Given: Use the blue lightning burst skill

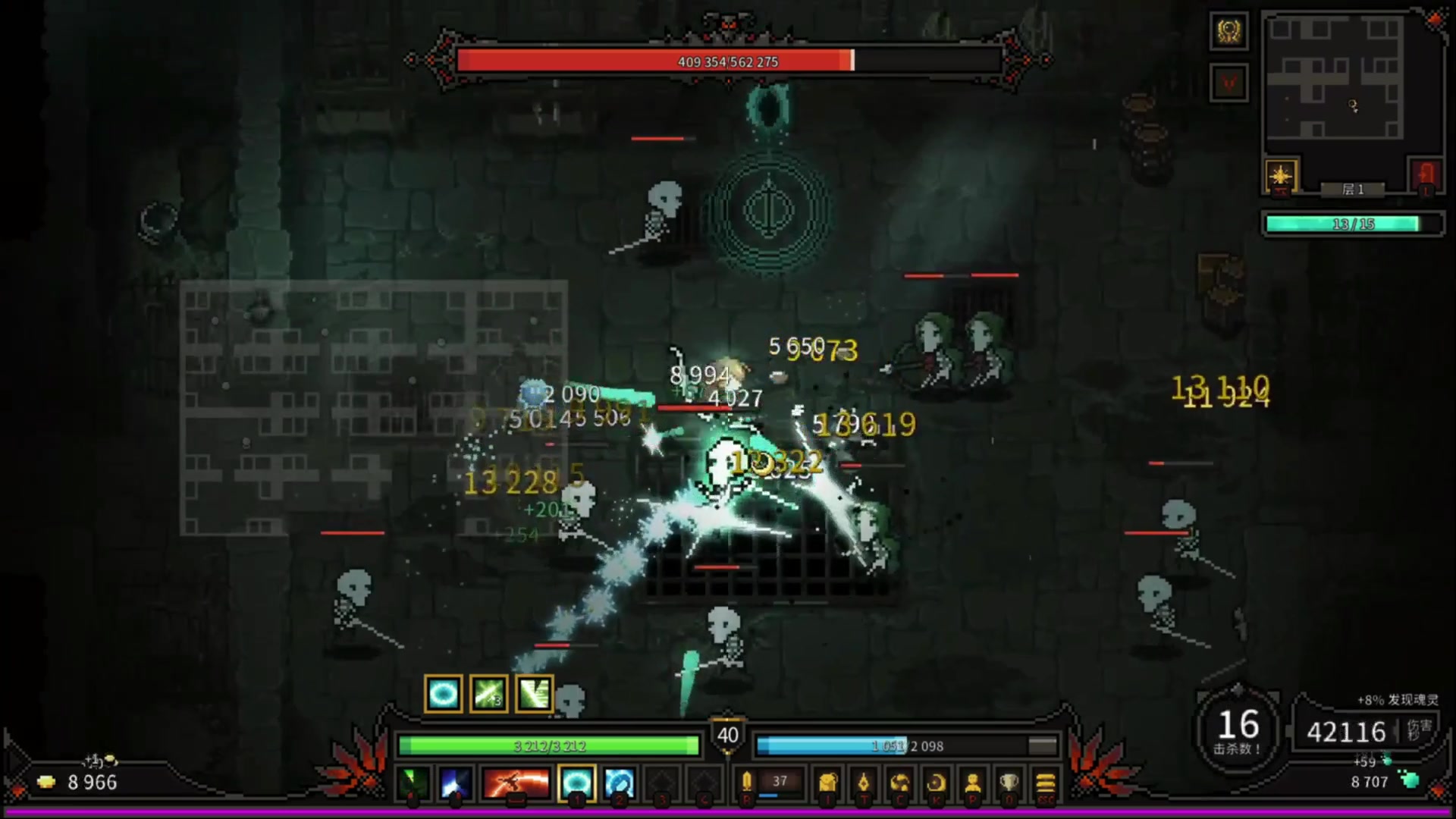Looking at the screenshot, I should 455,783.
